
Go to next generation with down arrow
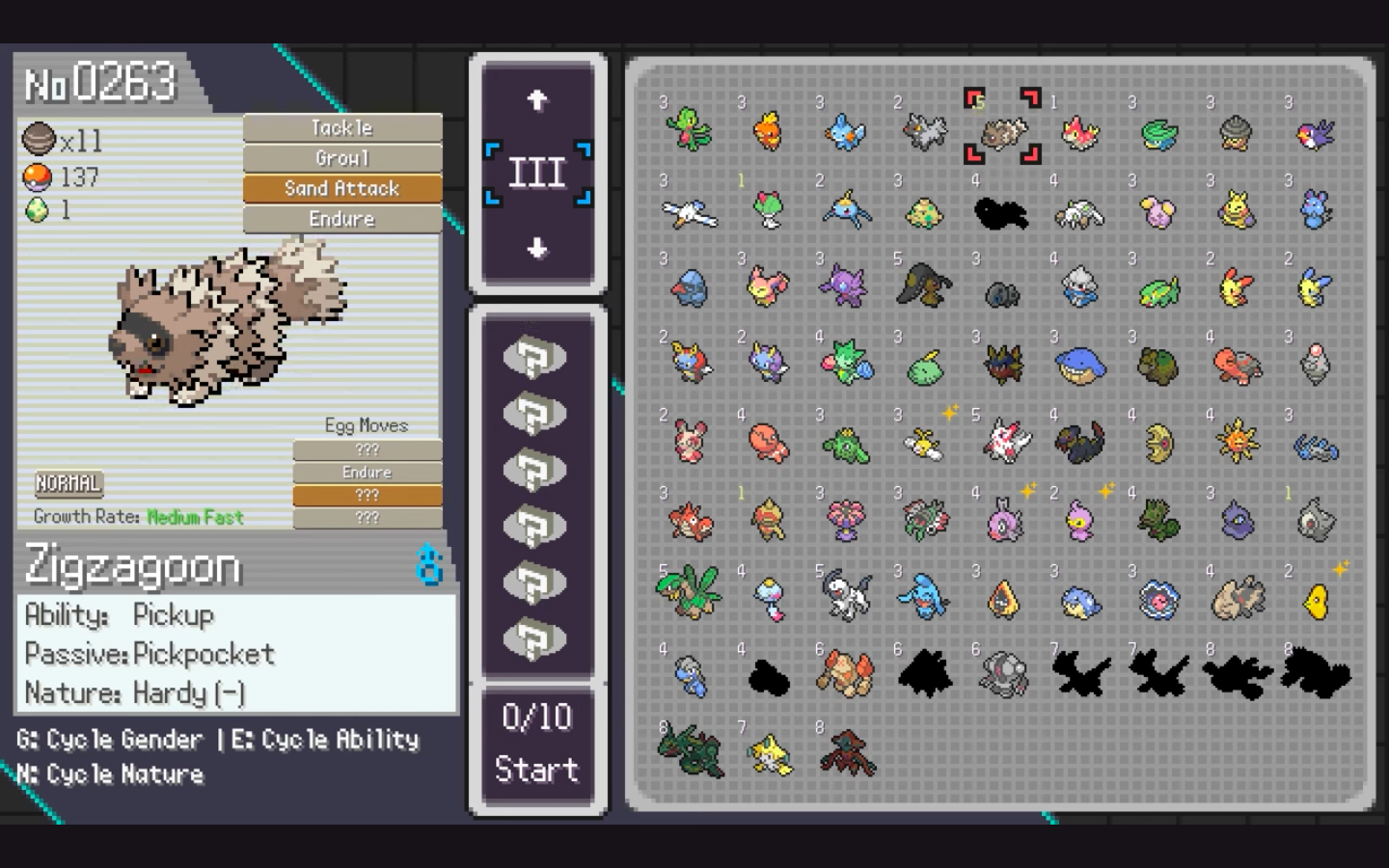pyautogui.click(x=537, y=248)
